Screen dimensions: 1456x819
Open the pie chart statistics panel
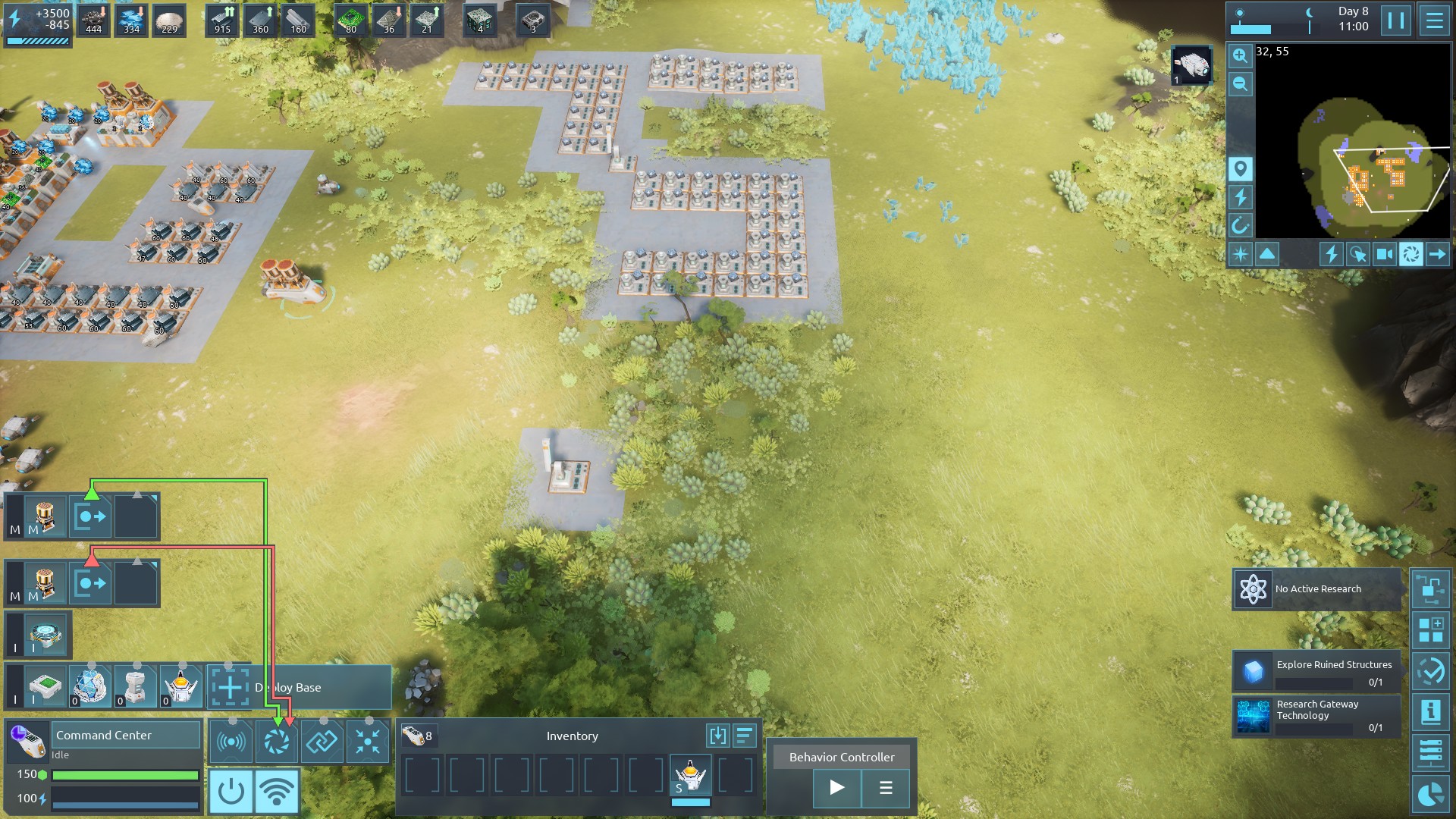tap(1430, 795)
